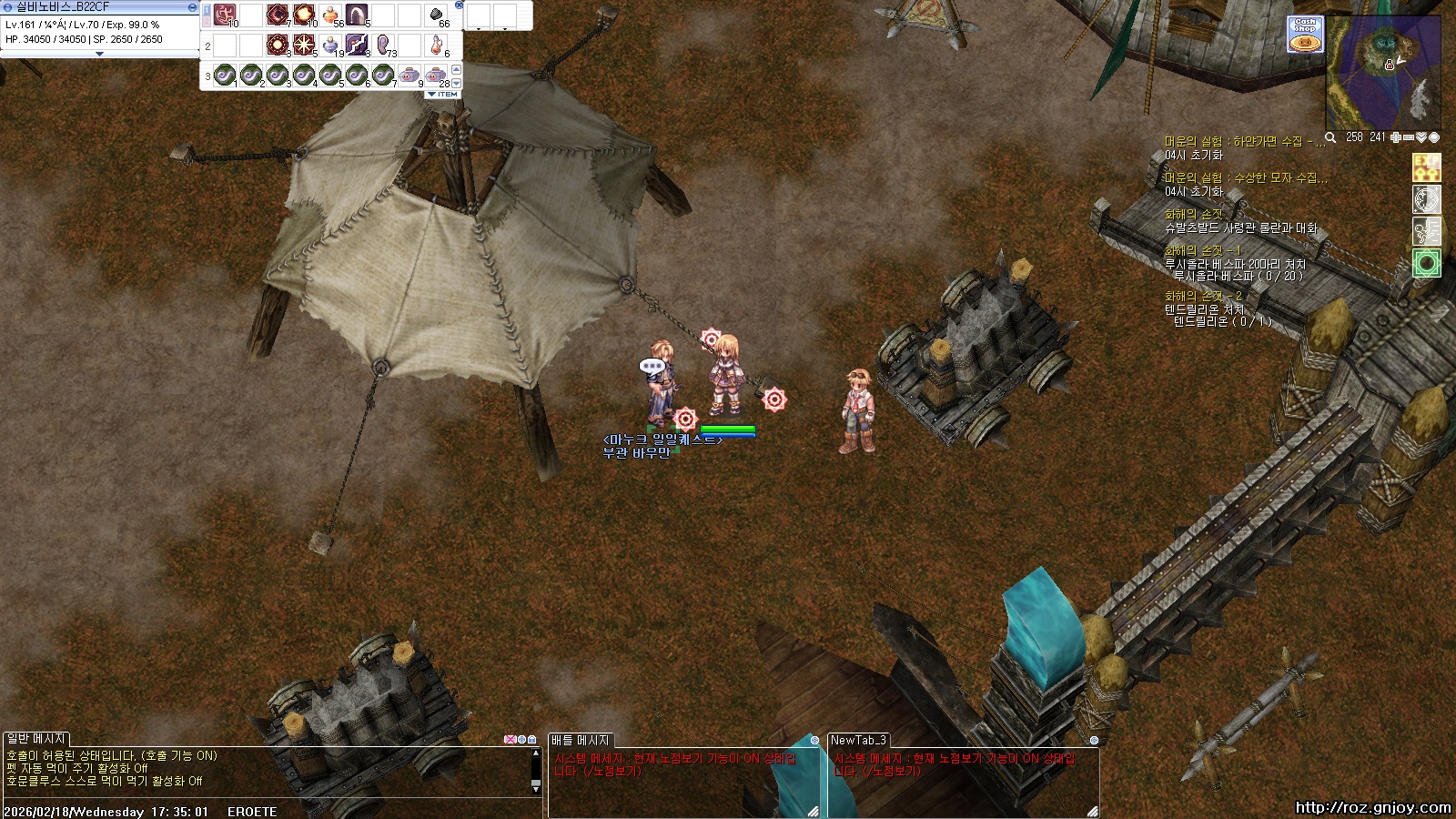
Task: Close the skill hotbar window
Action: [x=459, y=5]
